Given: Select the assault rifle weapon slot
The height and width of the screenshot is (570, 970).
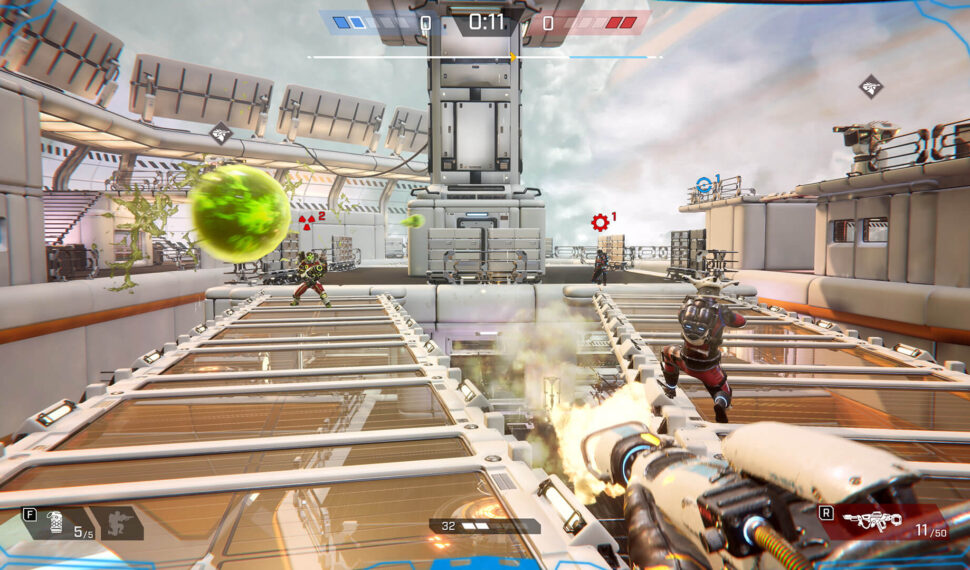Looking at the screenshot, I should coord(873,520).
